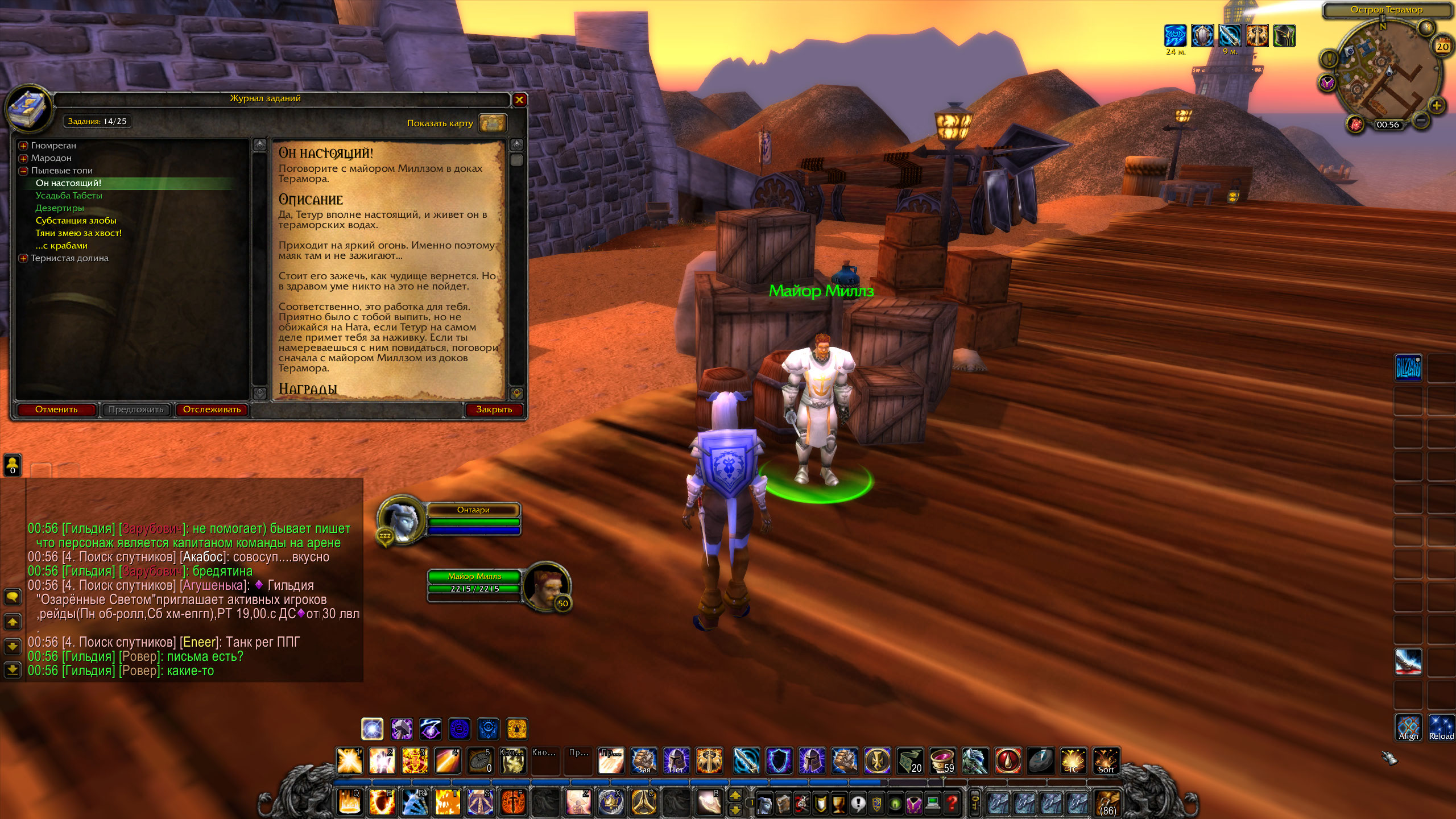The width and height of the screenshot is (1456, 819).
Task: Choose the Тяни змею за хвост! quest
Action: pos(78,233)
